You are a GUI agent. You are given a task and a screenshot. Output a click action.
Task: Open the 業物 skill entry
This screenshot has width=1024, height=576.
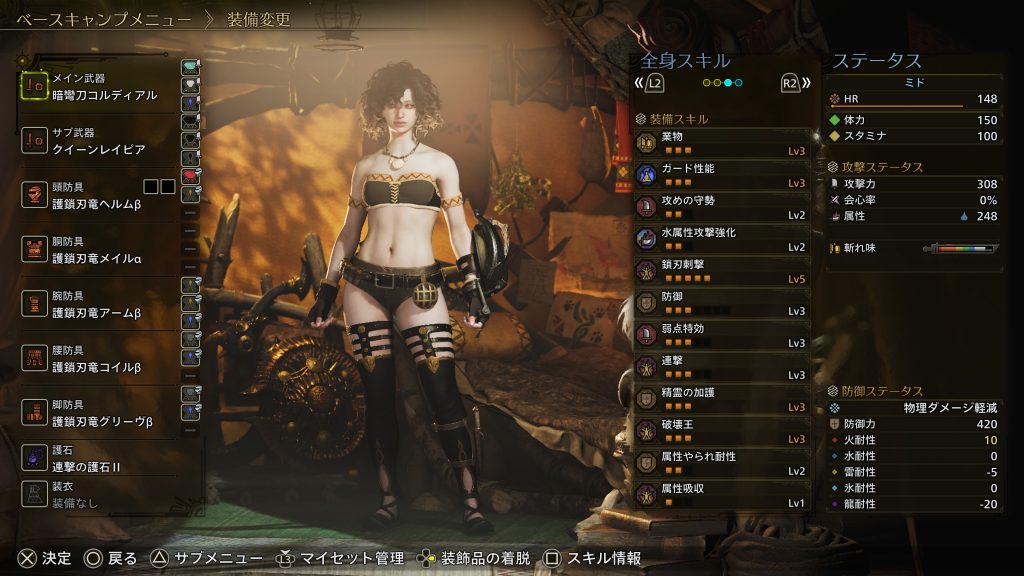pyautogui.click(x=724, y=142)
